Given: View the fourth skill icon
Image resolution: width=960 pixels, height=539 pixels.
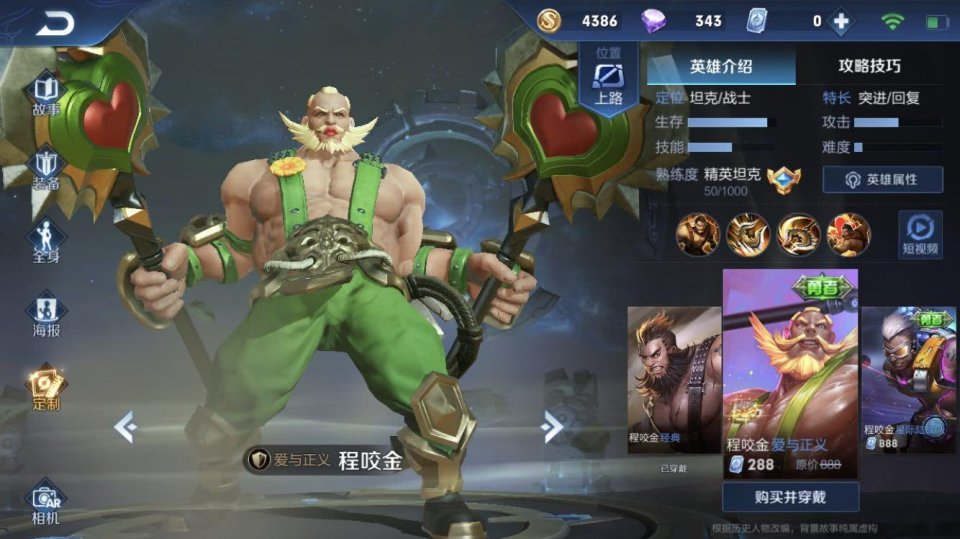Looking at the screenshot, I should coord(848,234).
